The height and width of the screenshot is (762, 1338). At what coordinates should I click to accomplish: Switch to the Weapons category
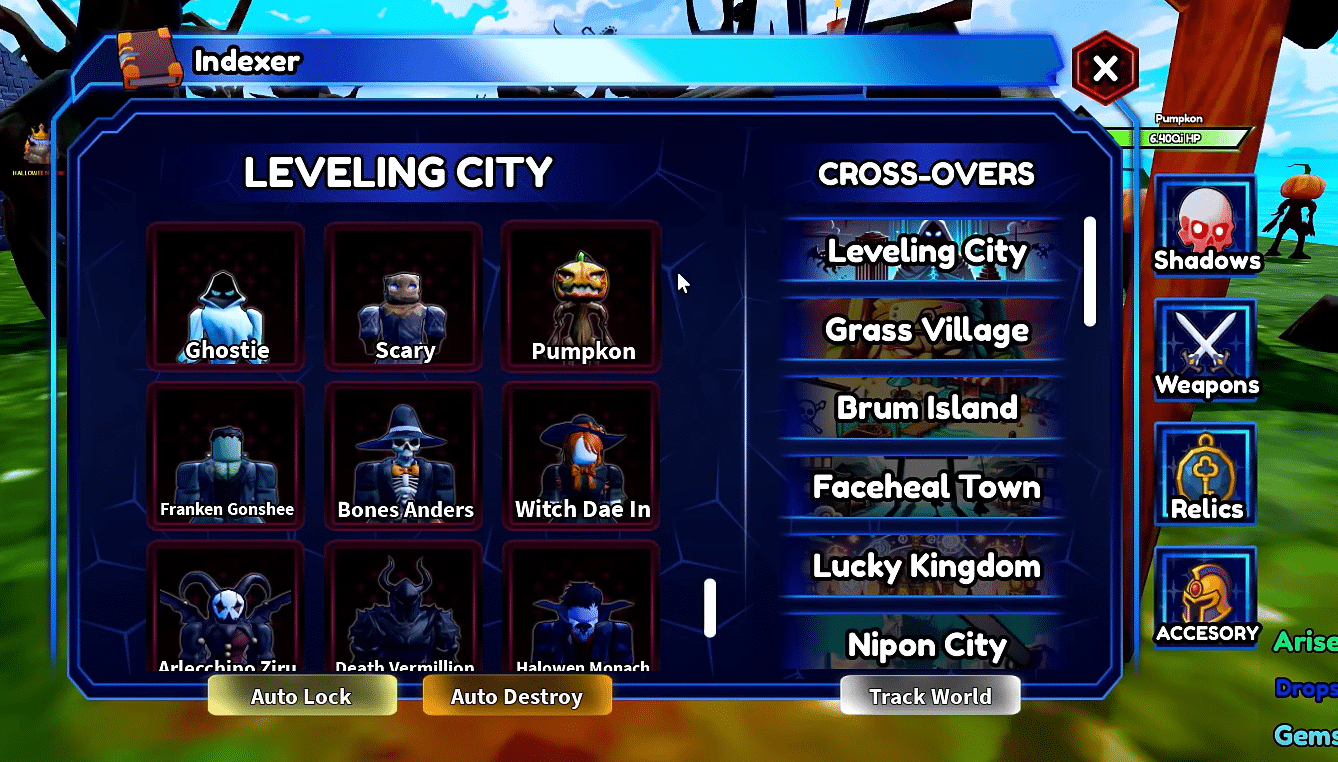(x=1206, y=351)
